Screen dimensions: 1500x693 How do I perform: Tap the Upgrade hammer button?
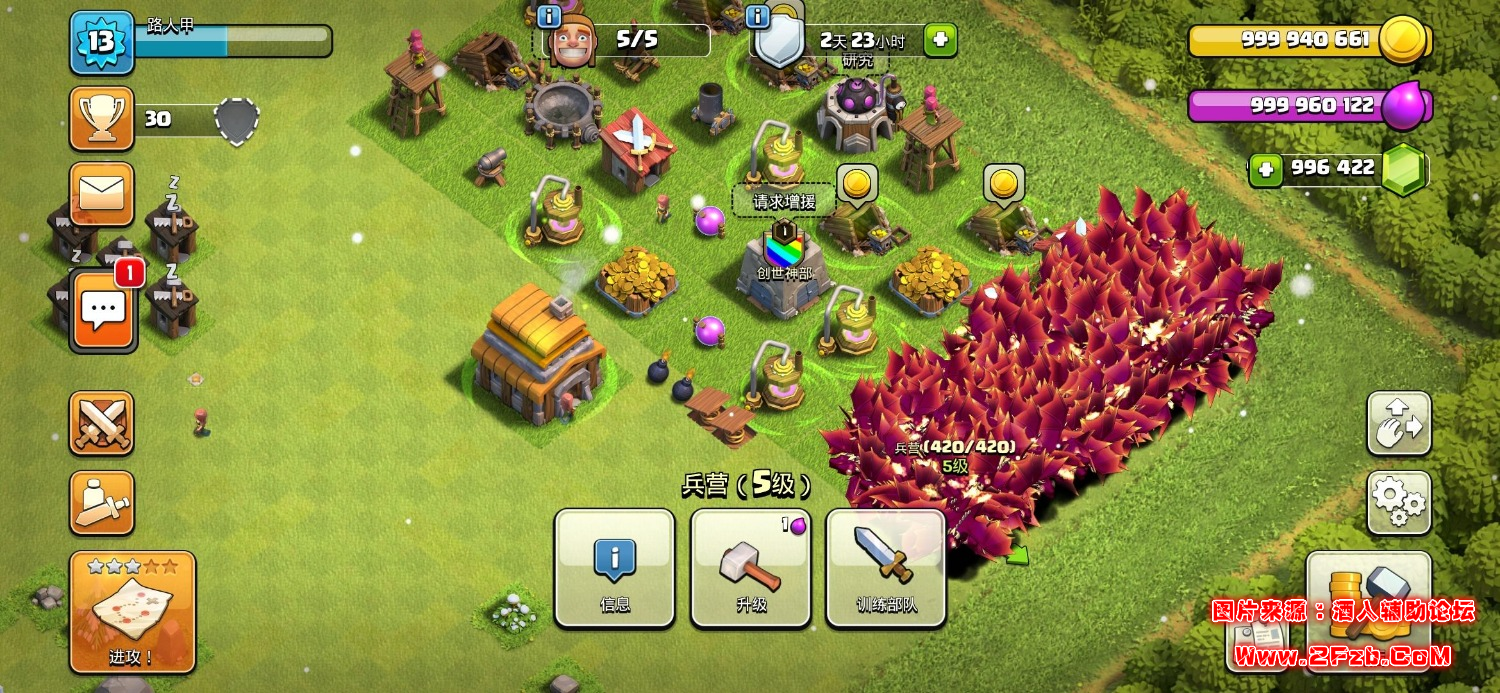[750, 567]
